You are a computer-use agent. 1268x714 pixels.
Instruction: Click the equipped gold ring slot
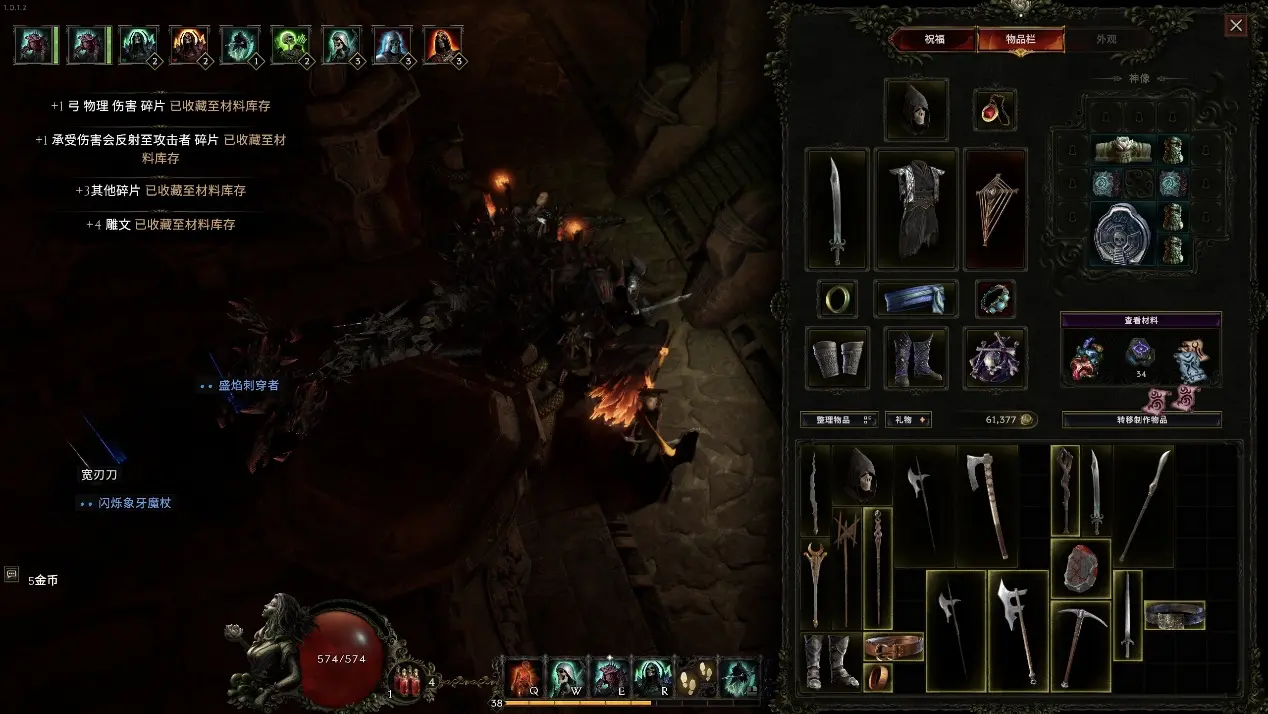pos(837,298)
